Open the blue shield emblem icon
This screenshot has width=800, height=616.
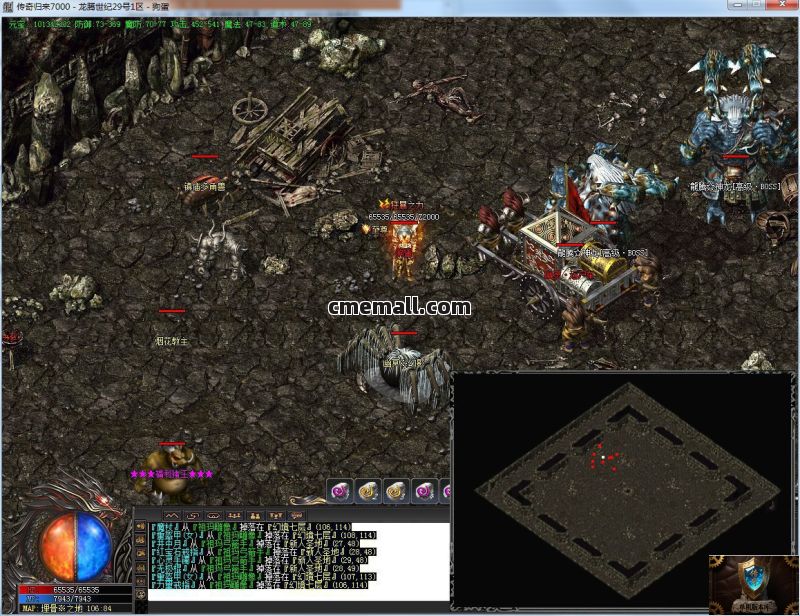click(x=753, y=581)
